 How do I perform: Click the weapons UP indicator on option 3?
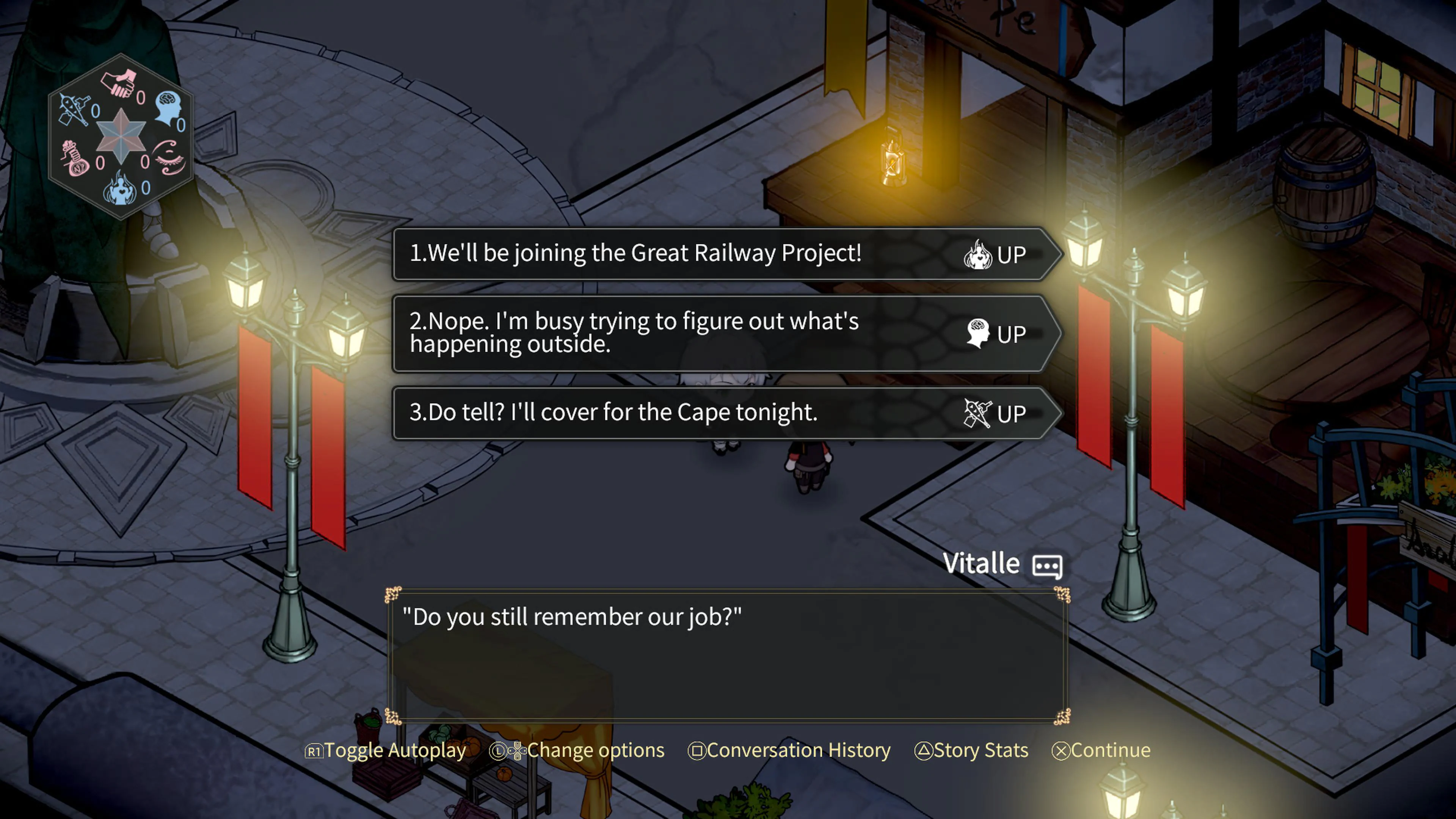[x=978, y=413]
